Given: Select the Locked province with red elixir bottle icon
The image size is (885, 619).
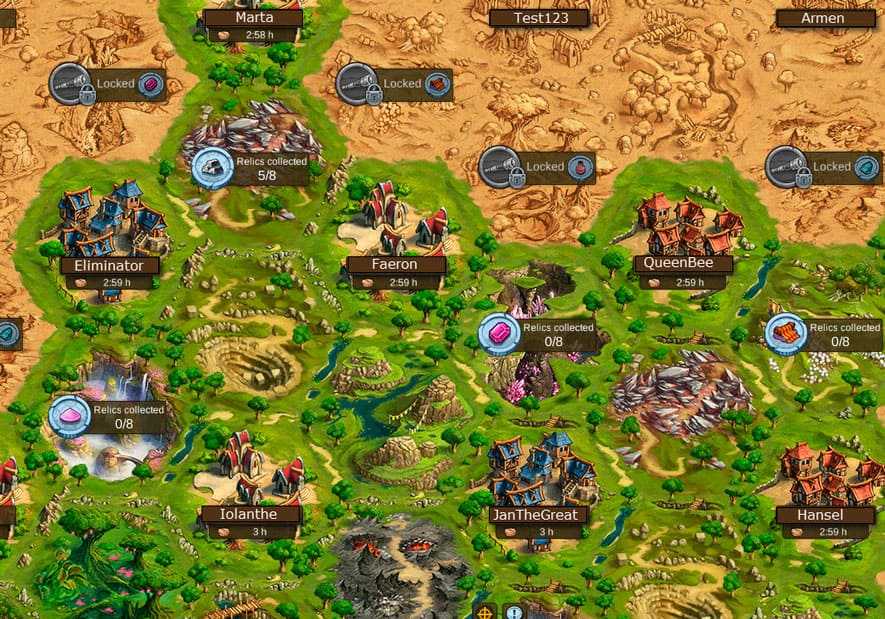Looking at the screenshot, I should 536,167.
